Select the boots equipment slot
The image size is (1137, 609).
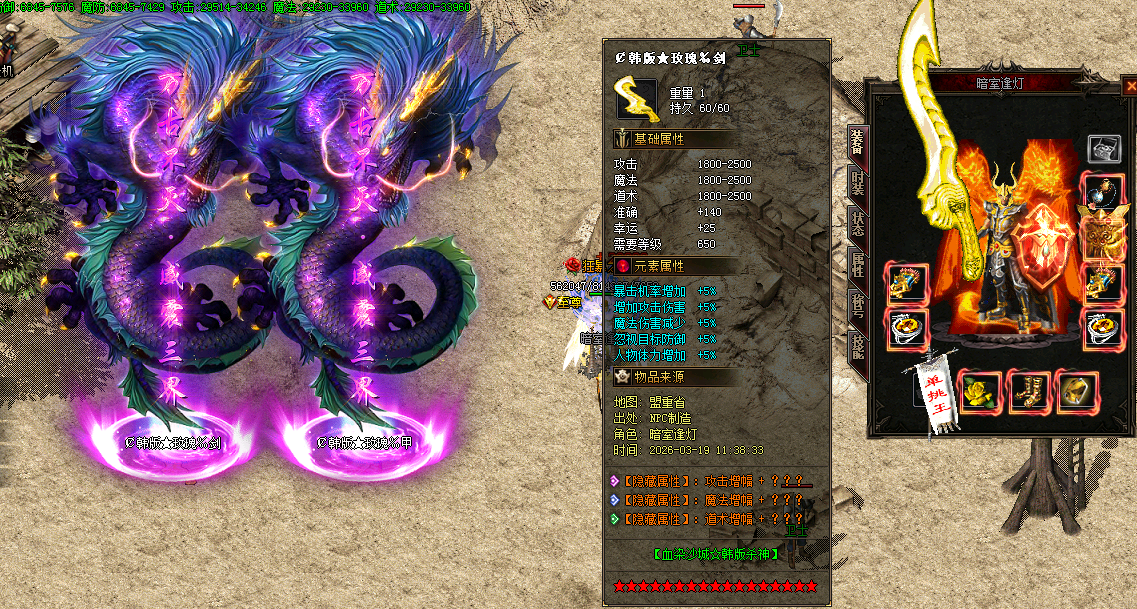click(x=1028, y=390)
